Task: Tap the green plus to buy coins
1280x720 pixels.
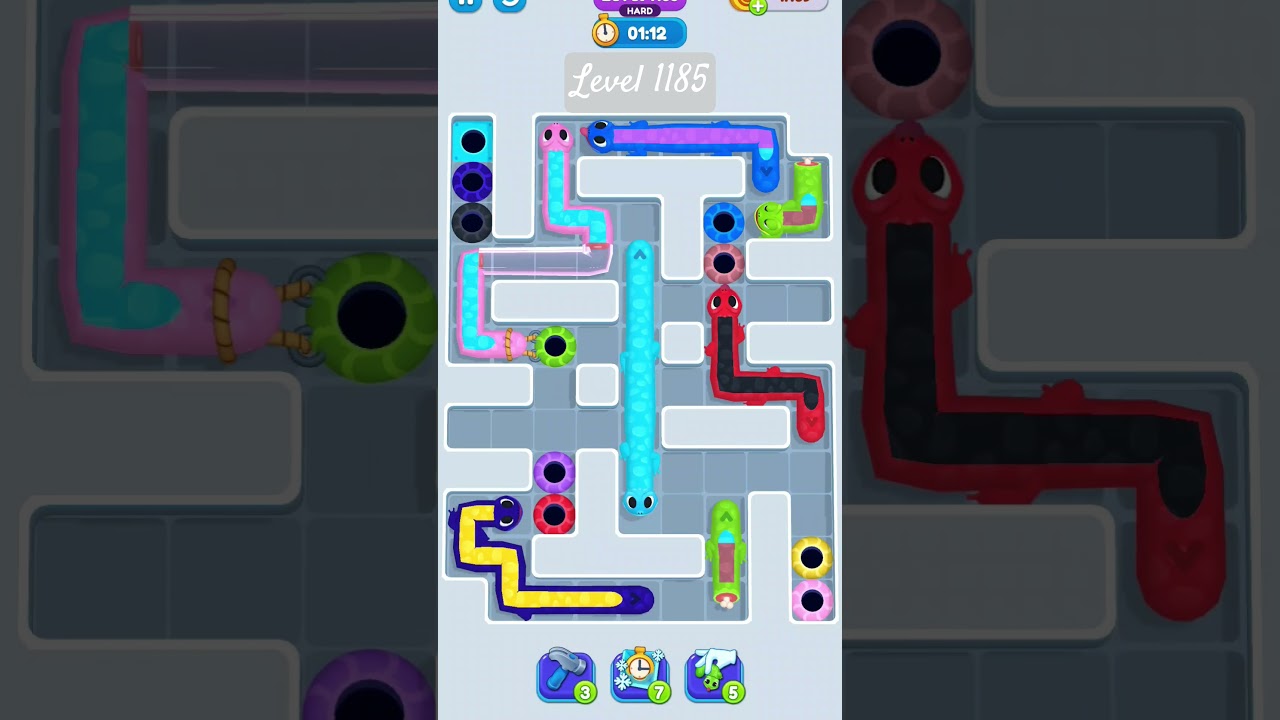Action: point(758,6)
